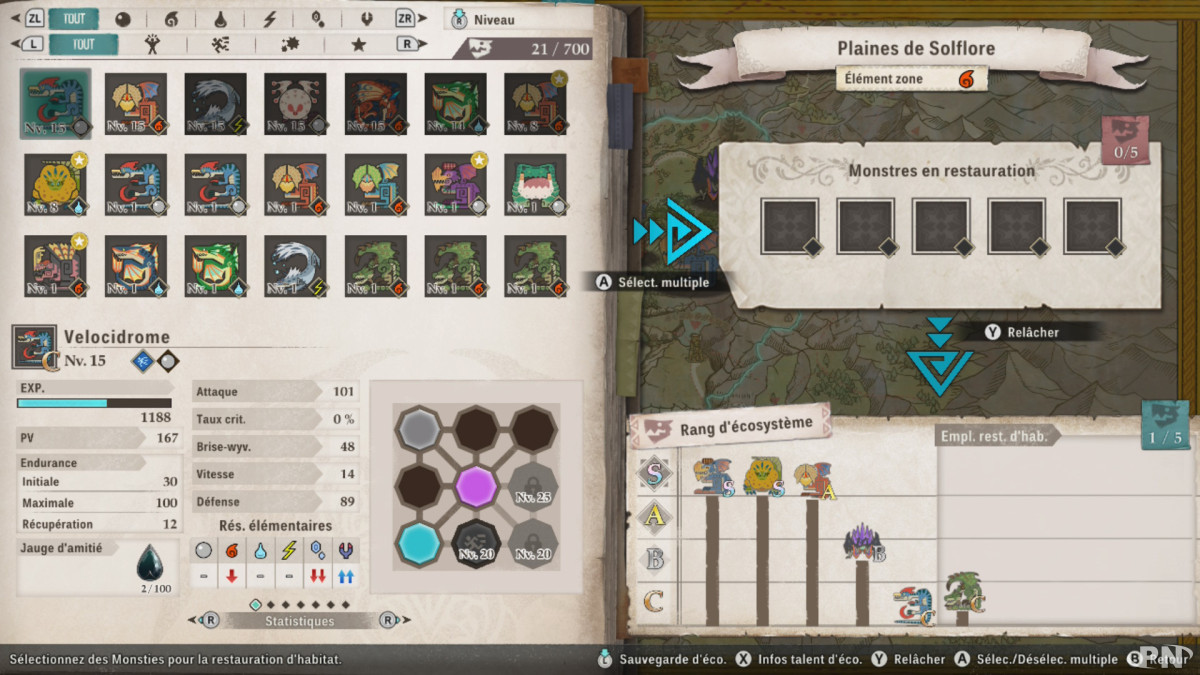Switch the Statistiques page to the next

pos(388,621)
